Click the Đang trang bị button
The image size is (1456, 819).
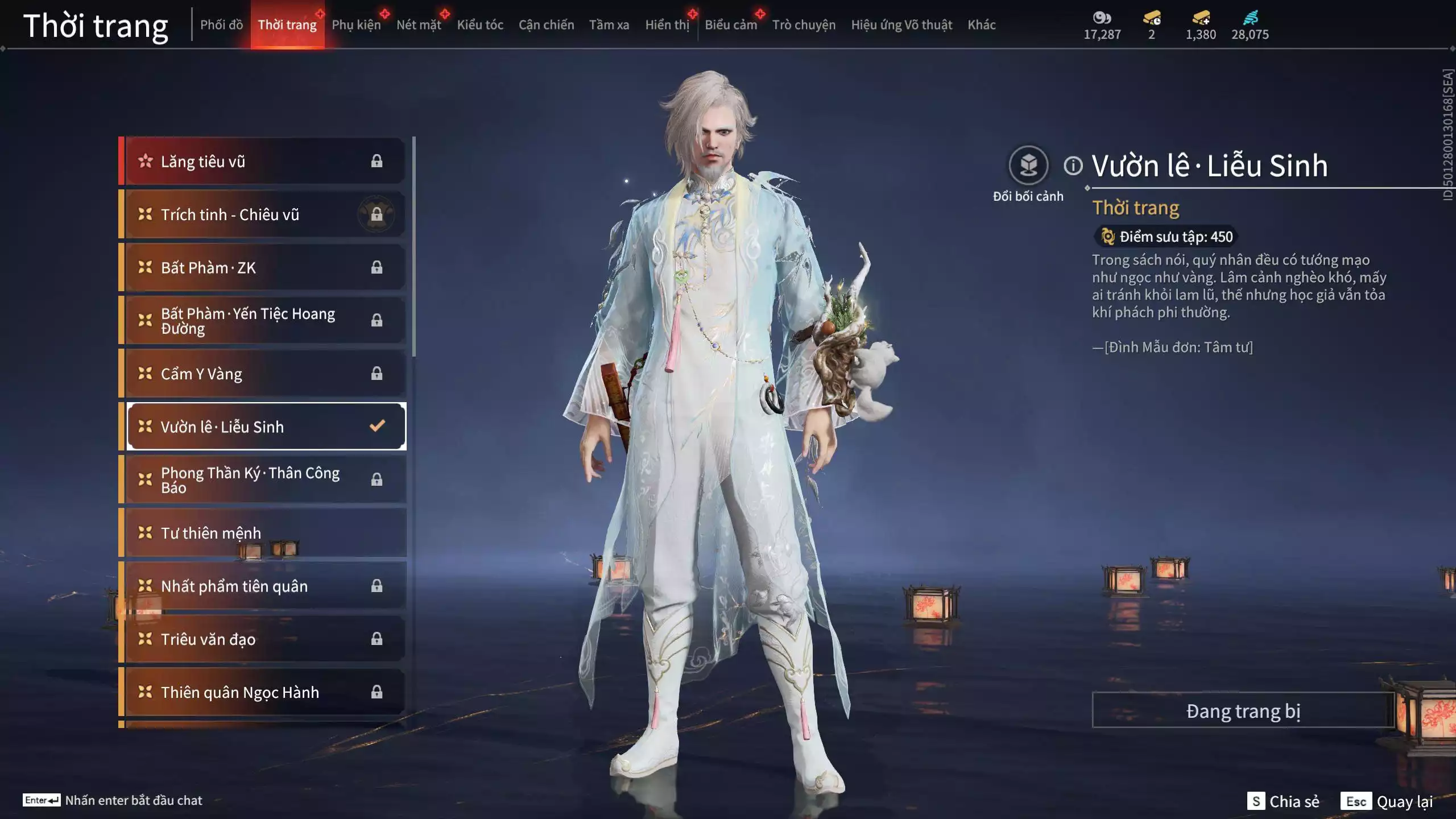[1243, 711]
